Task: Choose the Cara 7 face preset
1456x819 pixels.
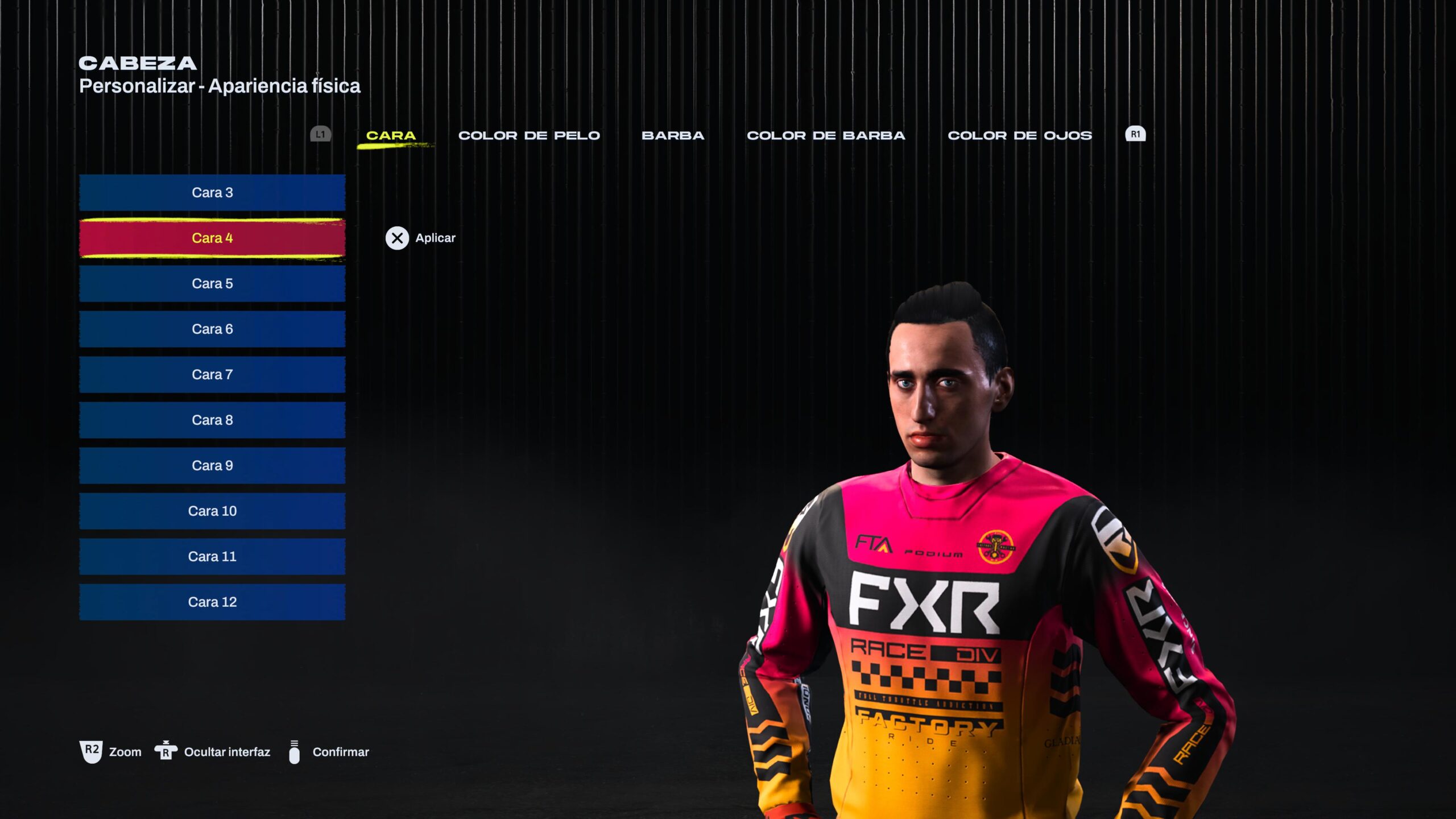Action: pyautogui.click(x=212, y=374)
